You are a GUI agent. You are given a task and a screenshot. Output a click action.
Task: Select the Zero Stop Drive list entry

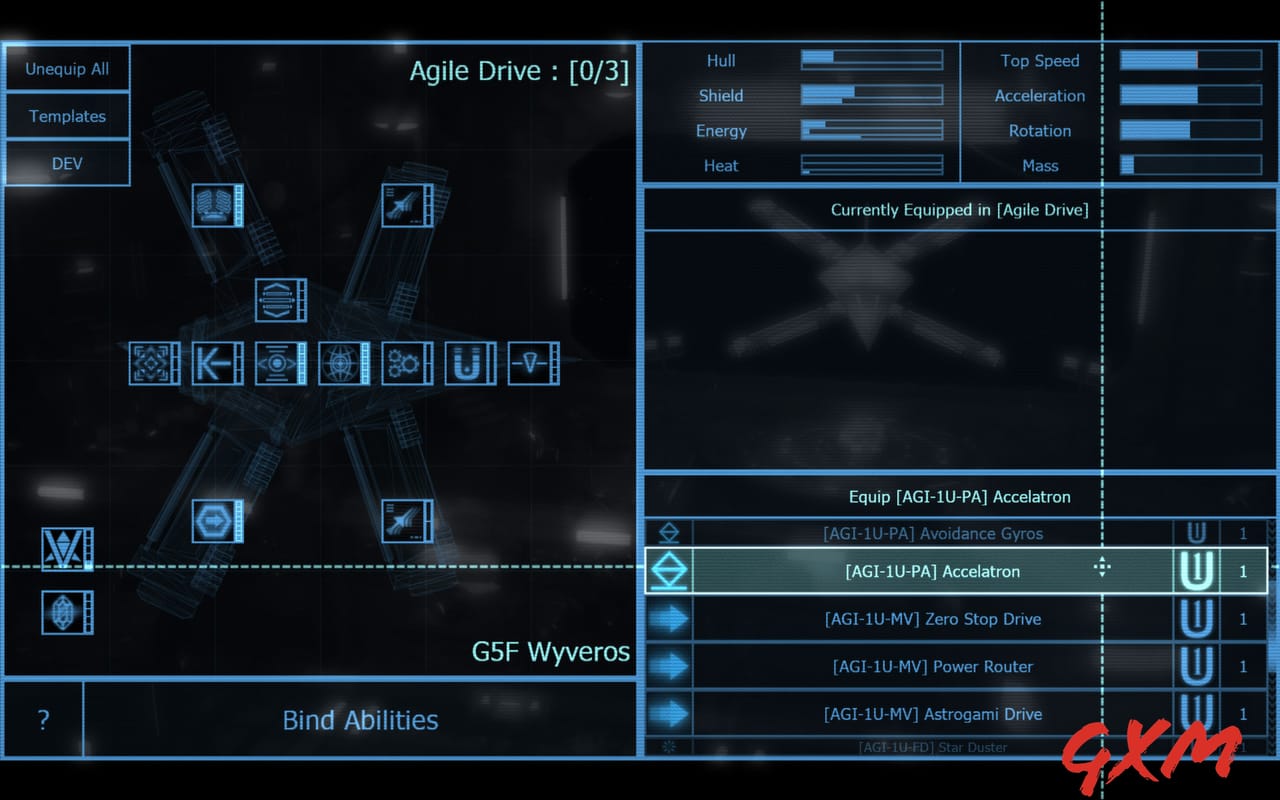point(934,619)
